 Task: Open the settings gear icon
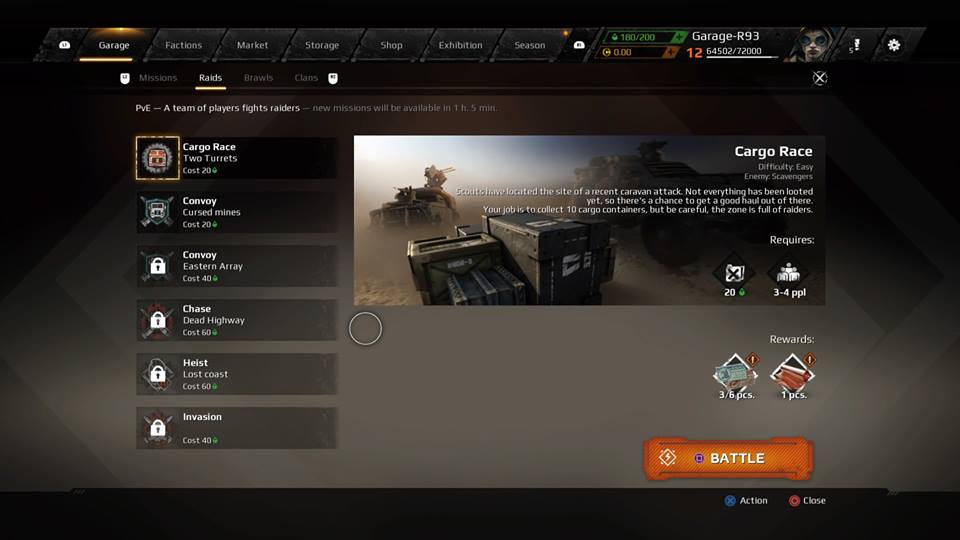click(x=893, y=45)
